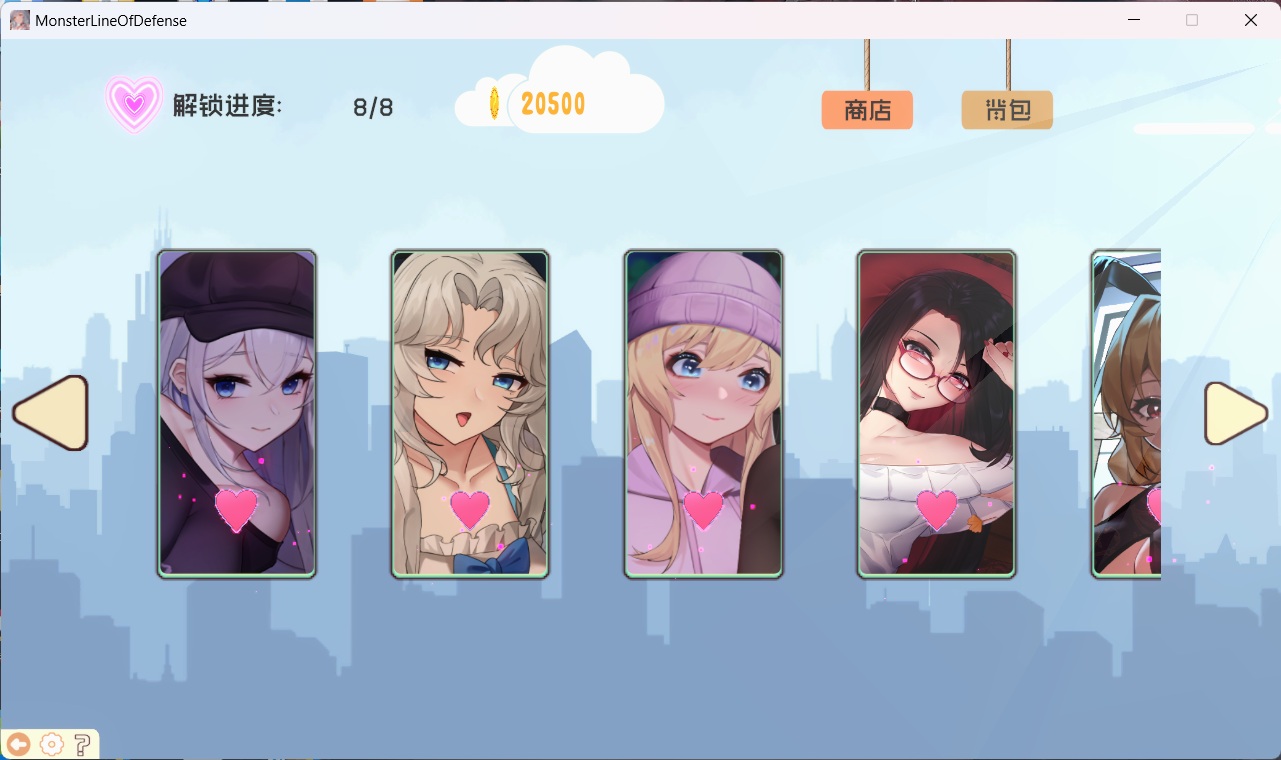Viewport: 1281px width, 760px height.
Task: Click the 20500 coin counter cloud
Action: [553, 103]
